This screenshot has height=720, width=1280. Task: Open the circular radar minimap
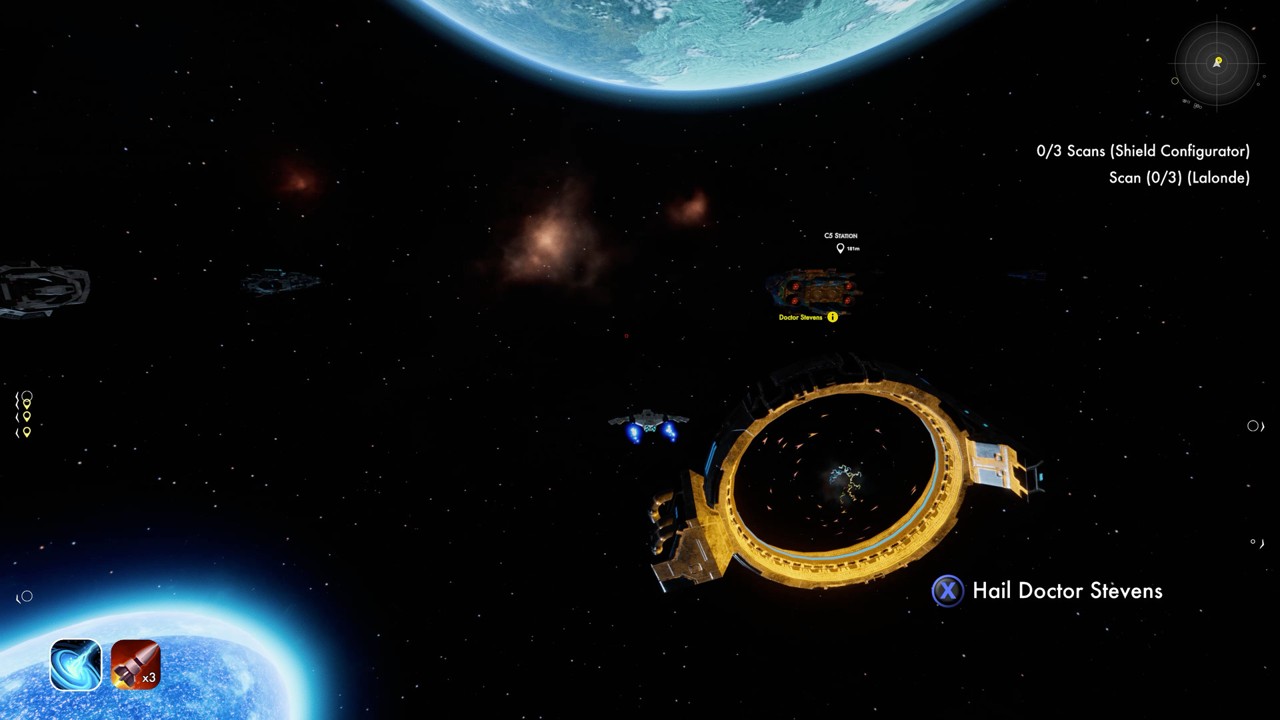pyautogui.click(x=1216, y=63)
